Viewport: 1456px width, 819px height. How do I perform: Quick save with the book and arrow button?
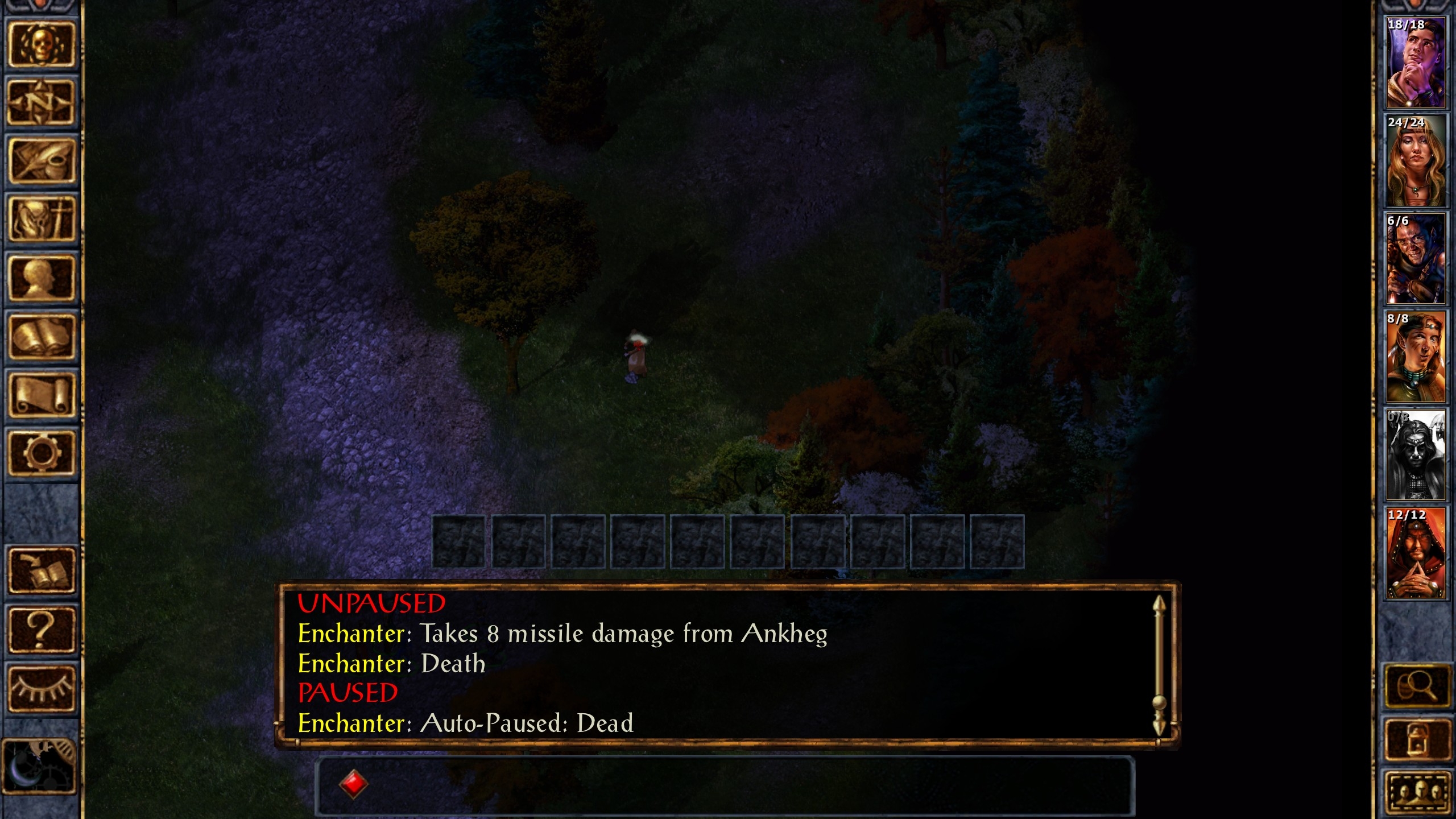41,570
